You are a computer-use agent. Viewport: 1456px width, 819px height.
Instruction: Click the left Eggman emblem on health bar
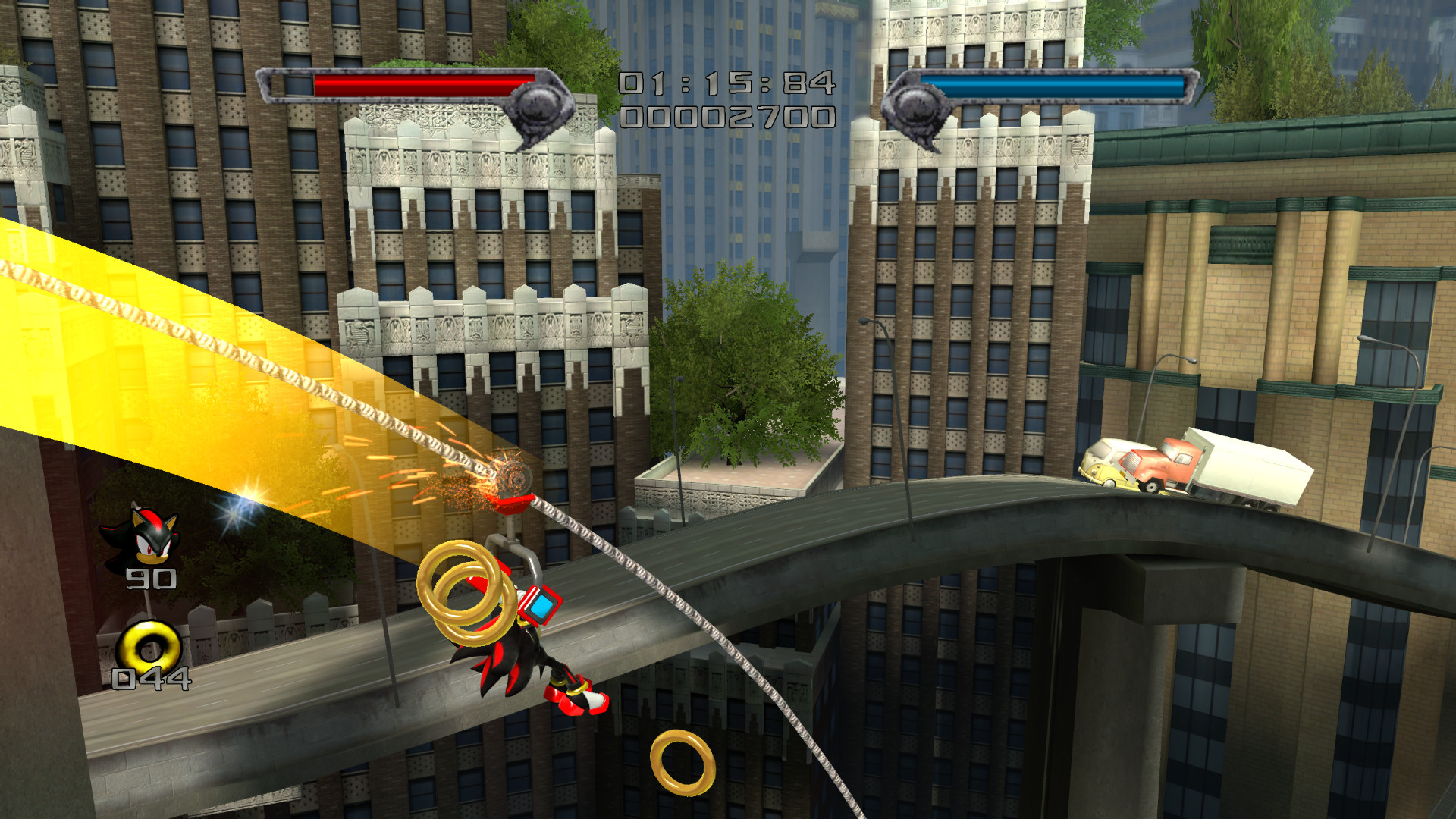[538, 106]
